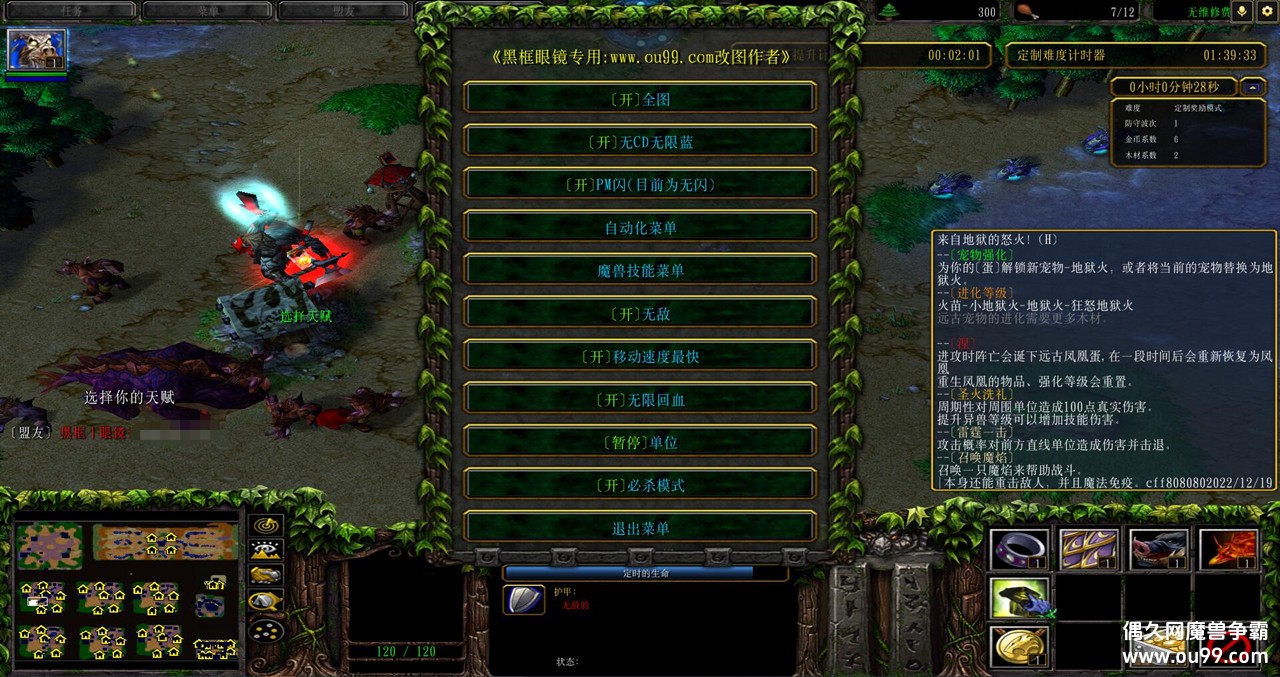
Task: Turn on 无敌 invincibility
Action: point(640,313)
